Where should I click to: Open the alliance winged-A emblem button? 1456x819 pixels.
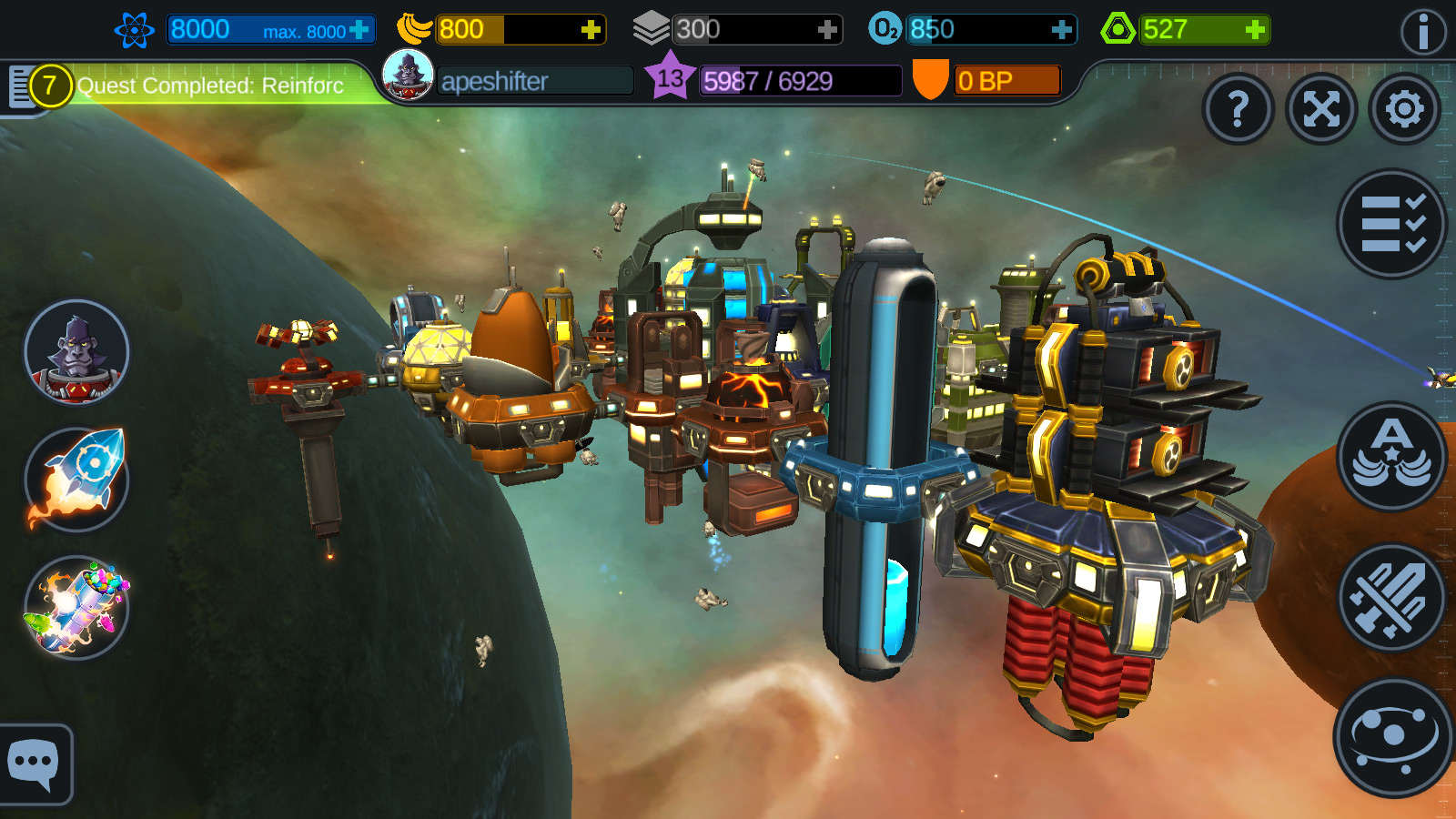(1391, 456)
